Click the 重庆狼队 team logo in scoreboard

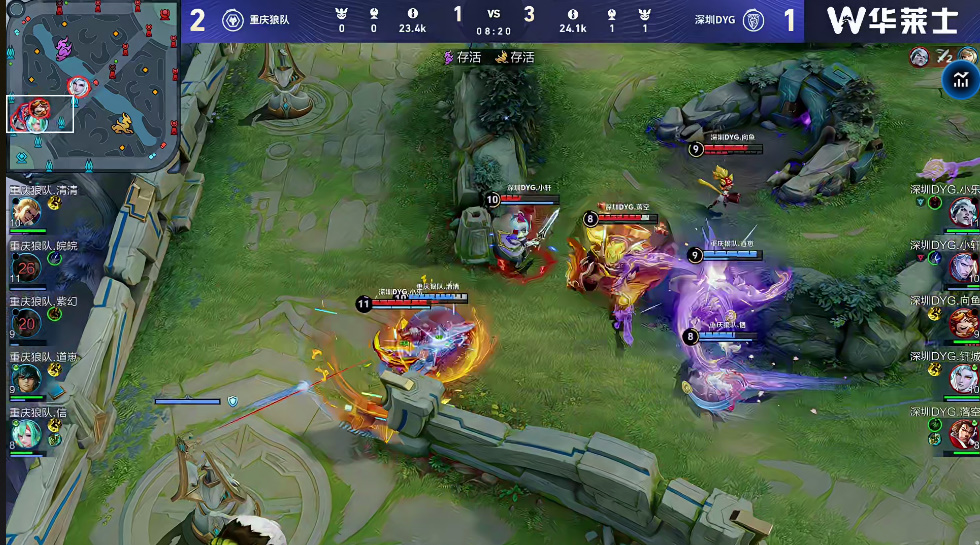(x=230, y=20)
